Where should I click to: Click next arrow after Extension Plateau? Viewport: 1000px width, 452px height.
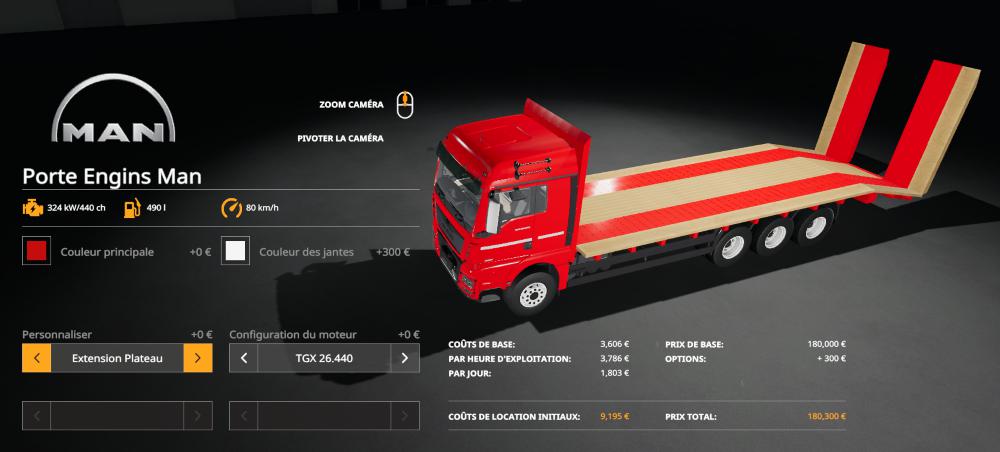[x=198, y=358]
